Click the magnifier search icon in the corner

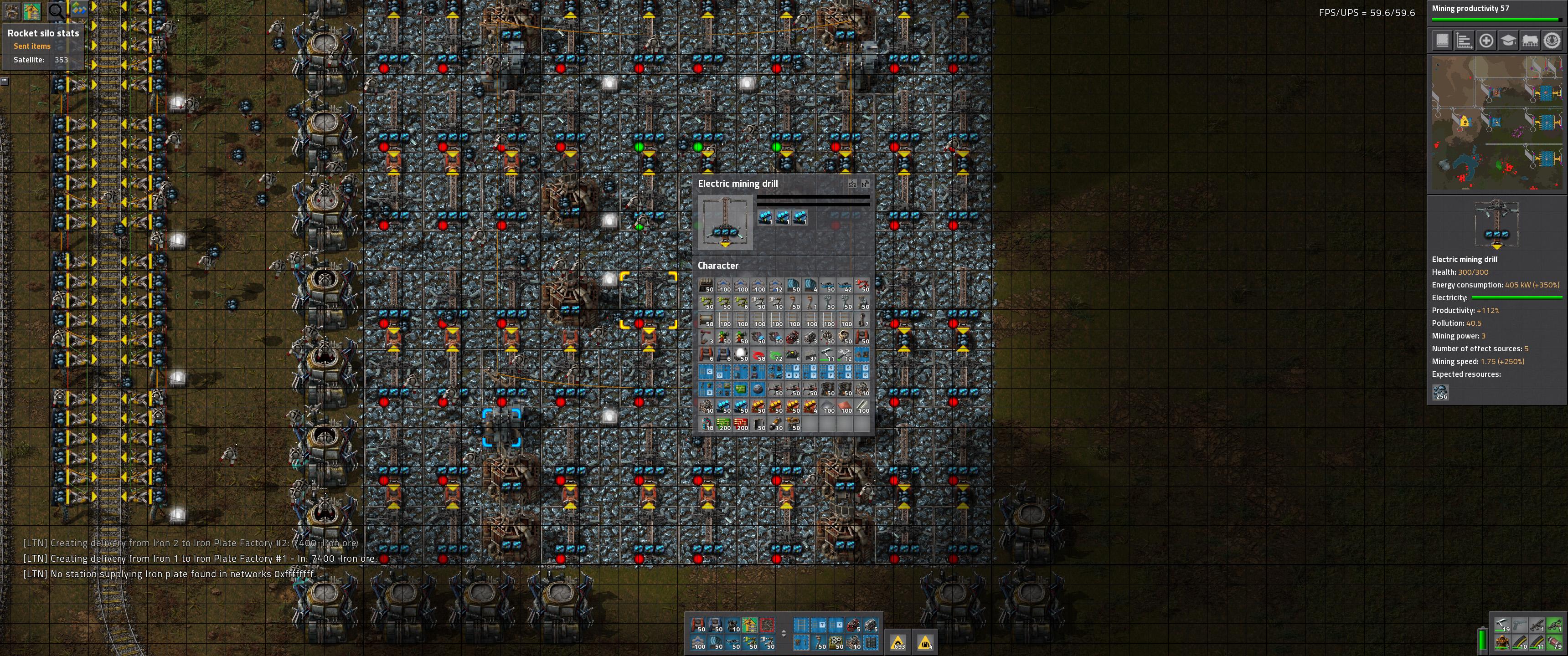pos(56,11)
